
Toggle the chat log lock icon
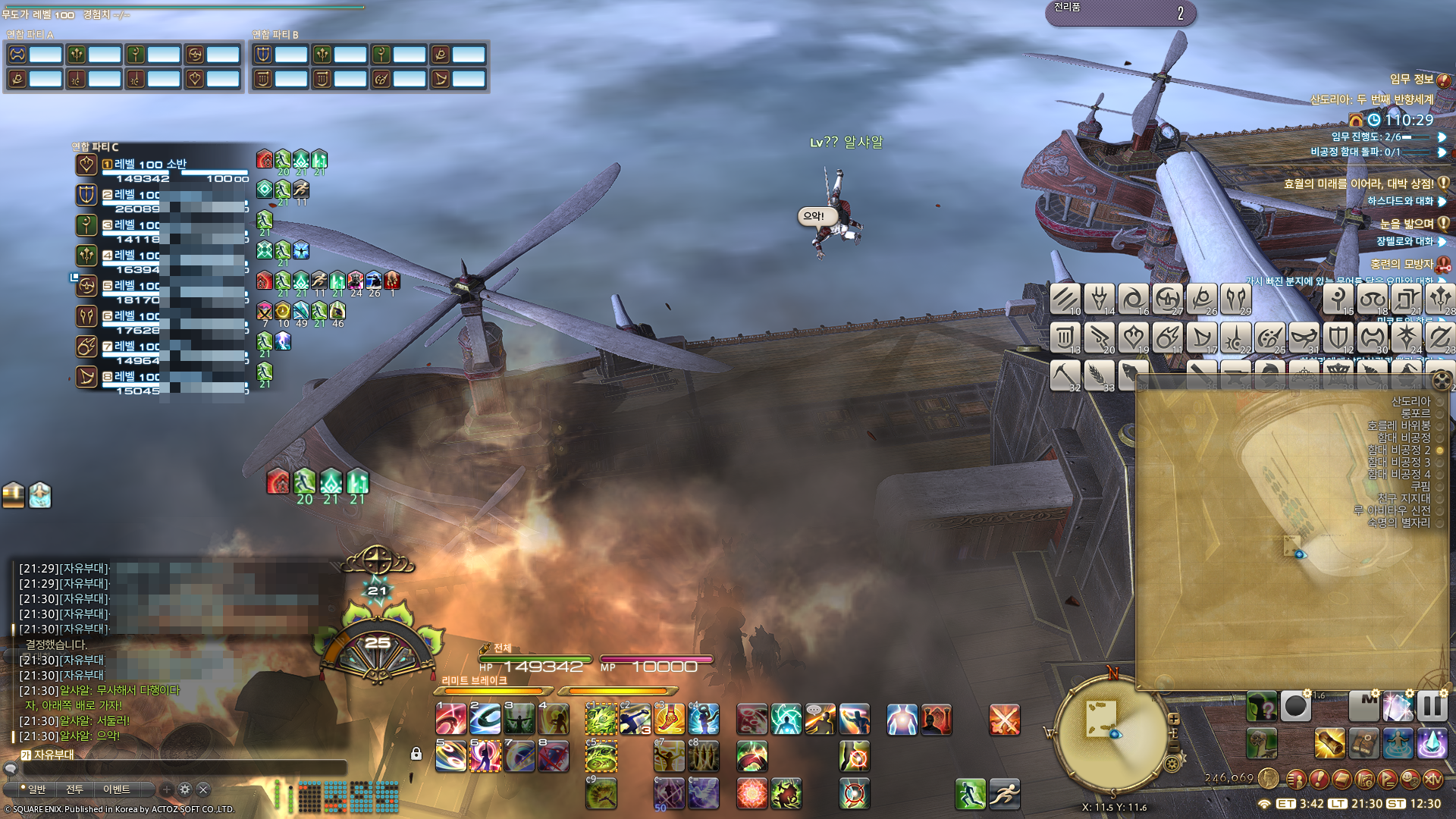416,754
